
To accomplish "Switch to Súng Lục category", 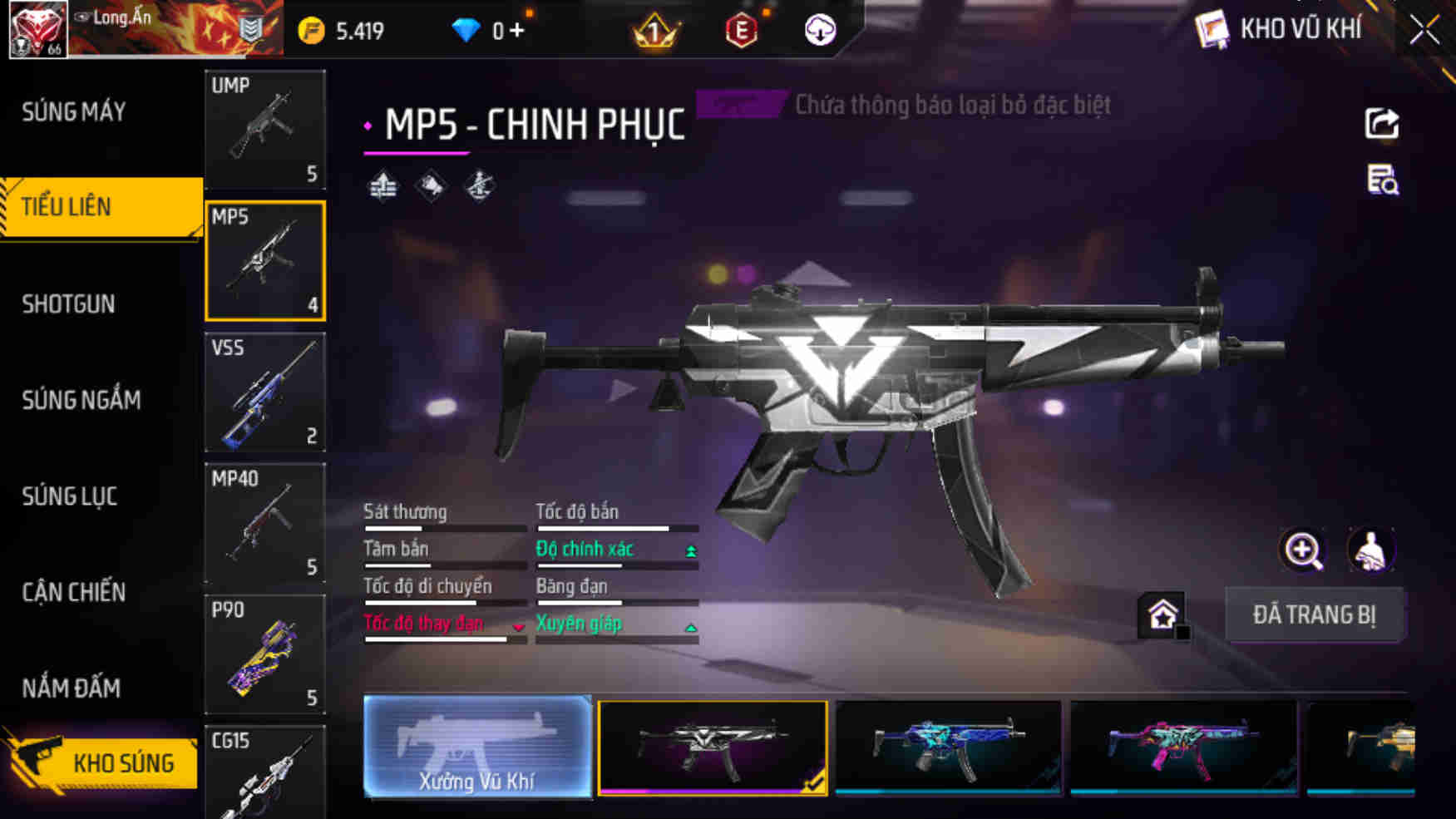I will pyautogui.click(x=70, y=496).
